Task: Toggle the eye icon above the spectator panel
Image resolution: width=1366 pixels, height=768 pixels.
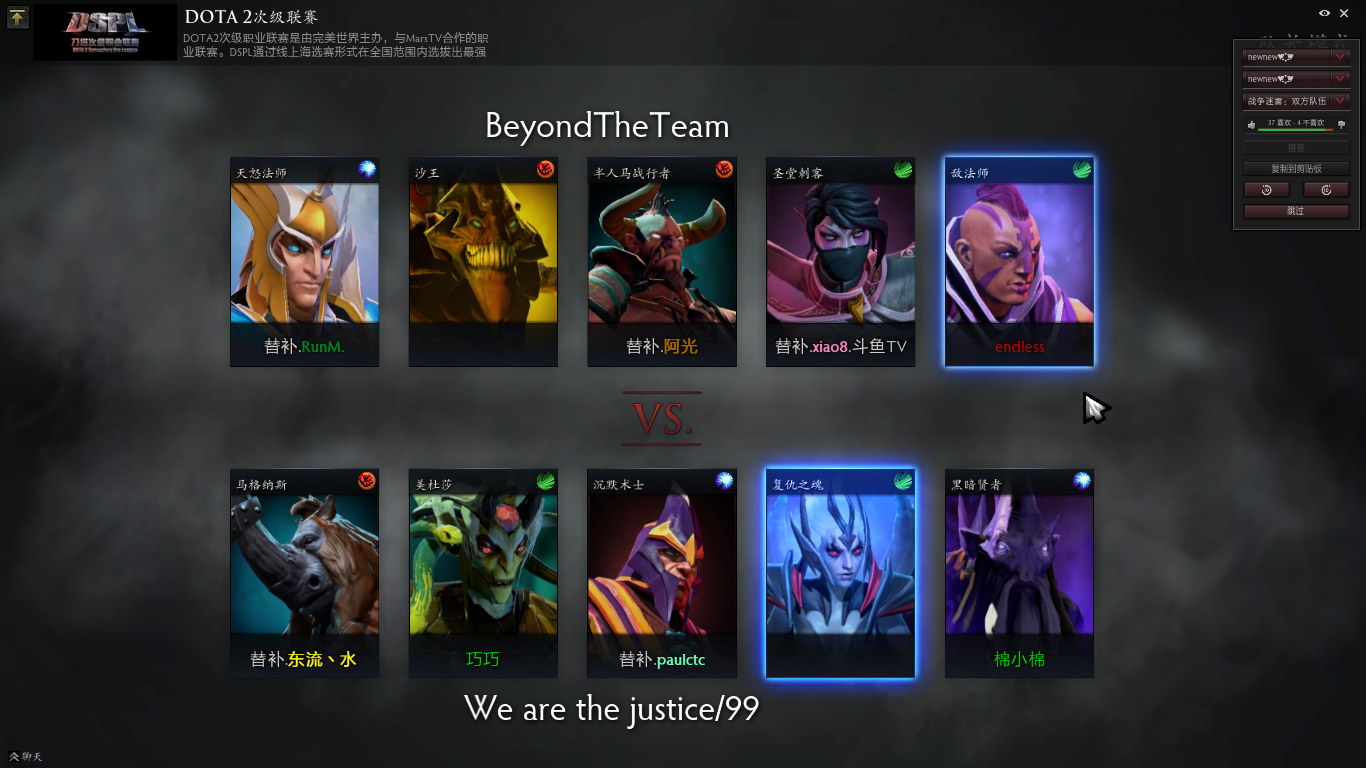Action: coord(1324,13)
